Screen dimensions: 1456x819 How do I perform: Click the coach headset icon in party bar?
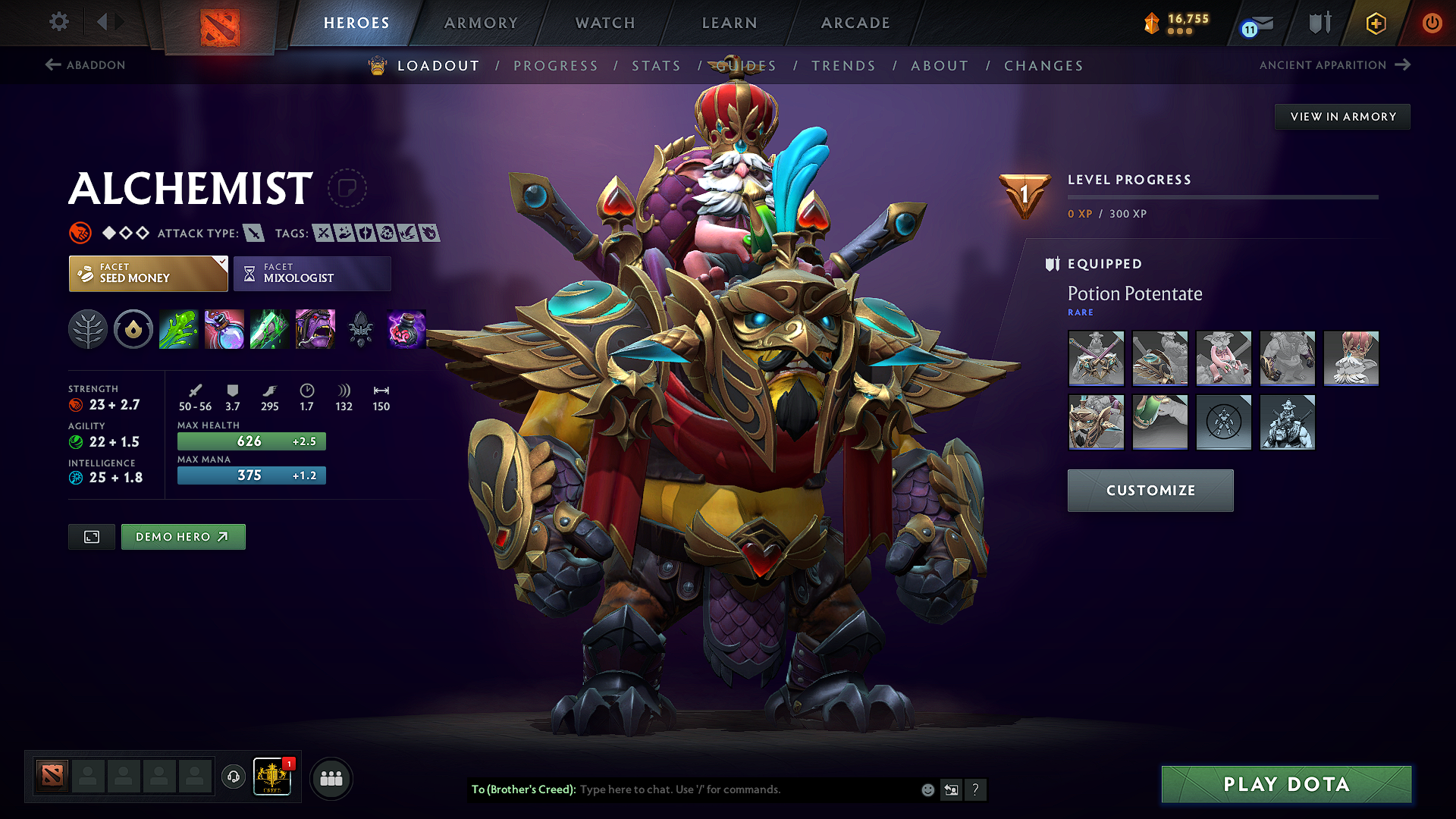233,777
